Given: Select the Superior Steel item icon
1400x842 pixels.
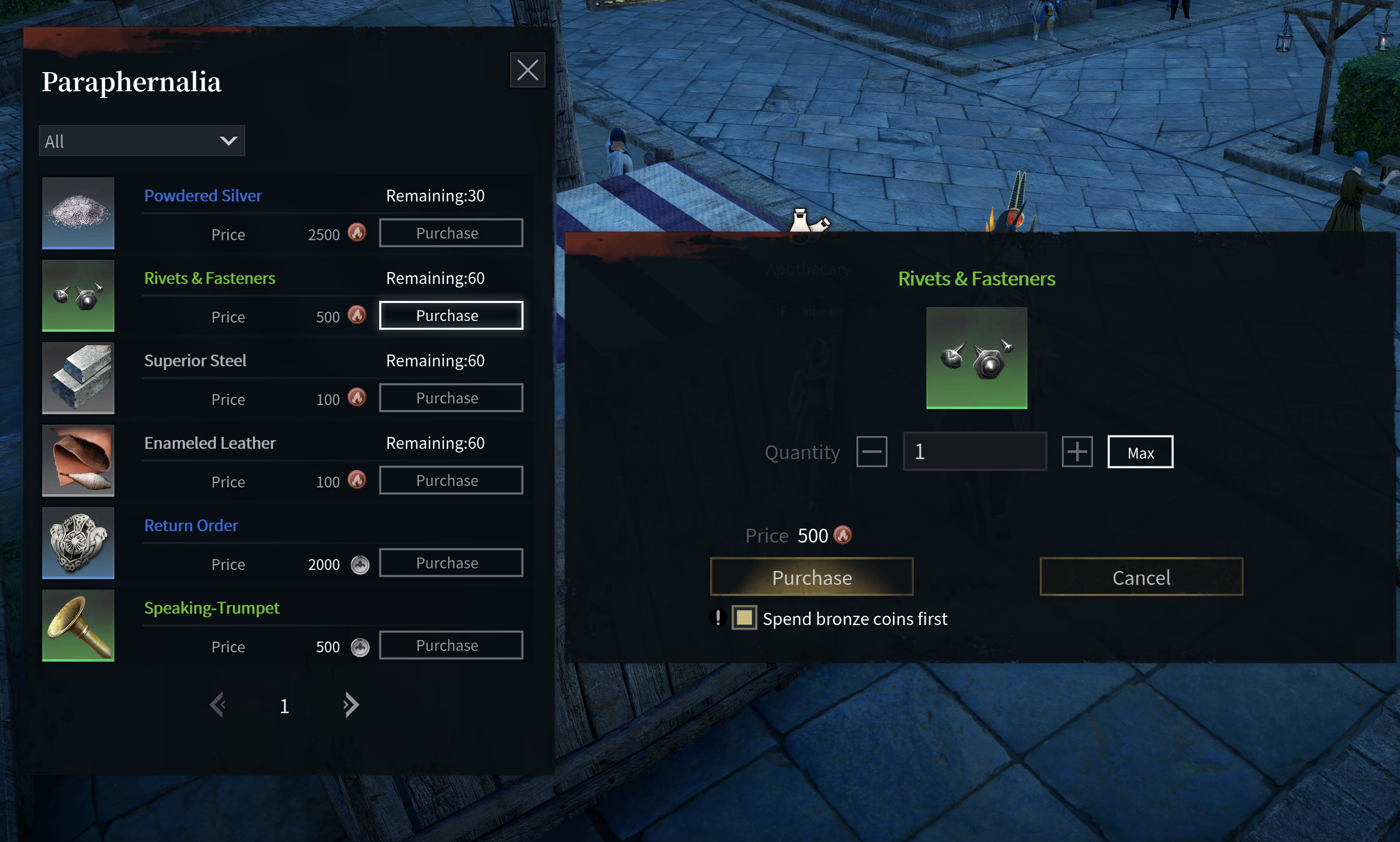Looking at the screenshot, I should tap(78, 378).
